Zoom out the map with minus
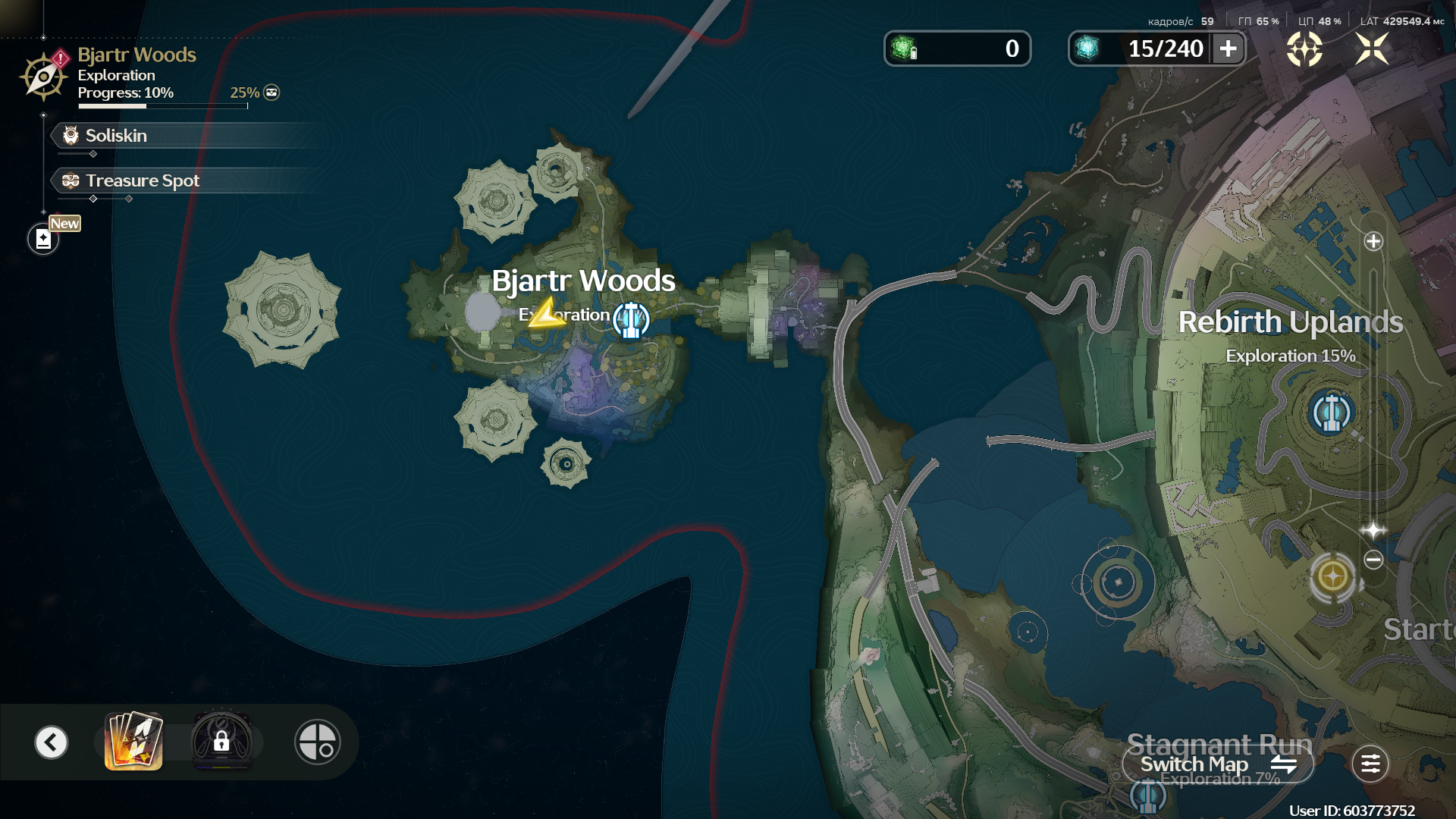 pyautogui.click(x=1373, y=560)
